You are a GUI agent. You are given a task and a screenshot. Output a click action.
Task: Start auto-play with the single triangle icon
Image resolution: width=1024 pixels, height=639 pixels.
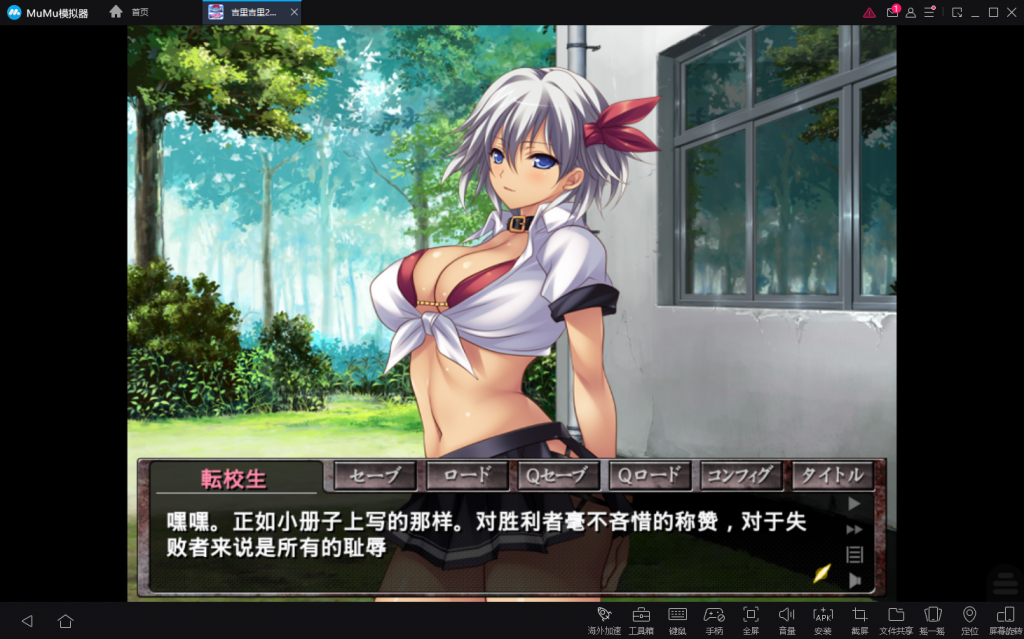[x=854, y=504]
